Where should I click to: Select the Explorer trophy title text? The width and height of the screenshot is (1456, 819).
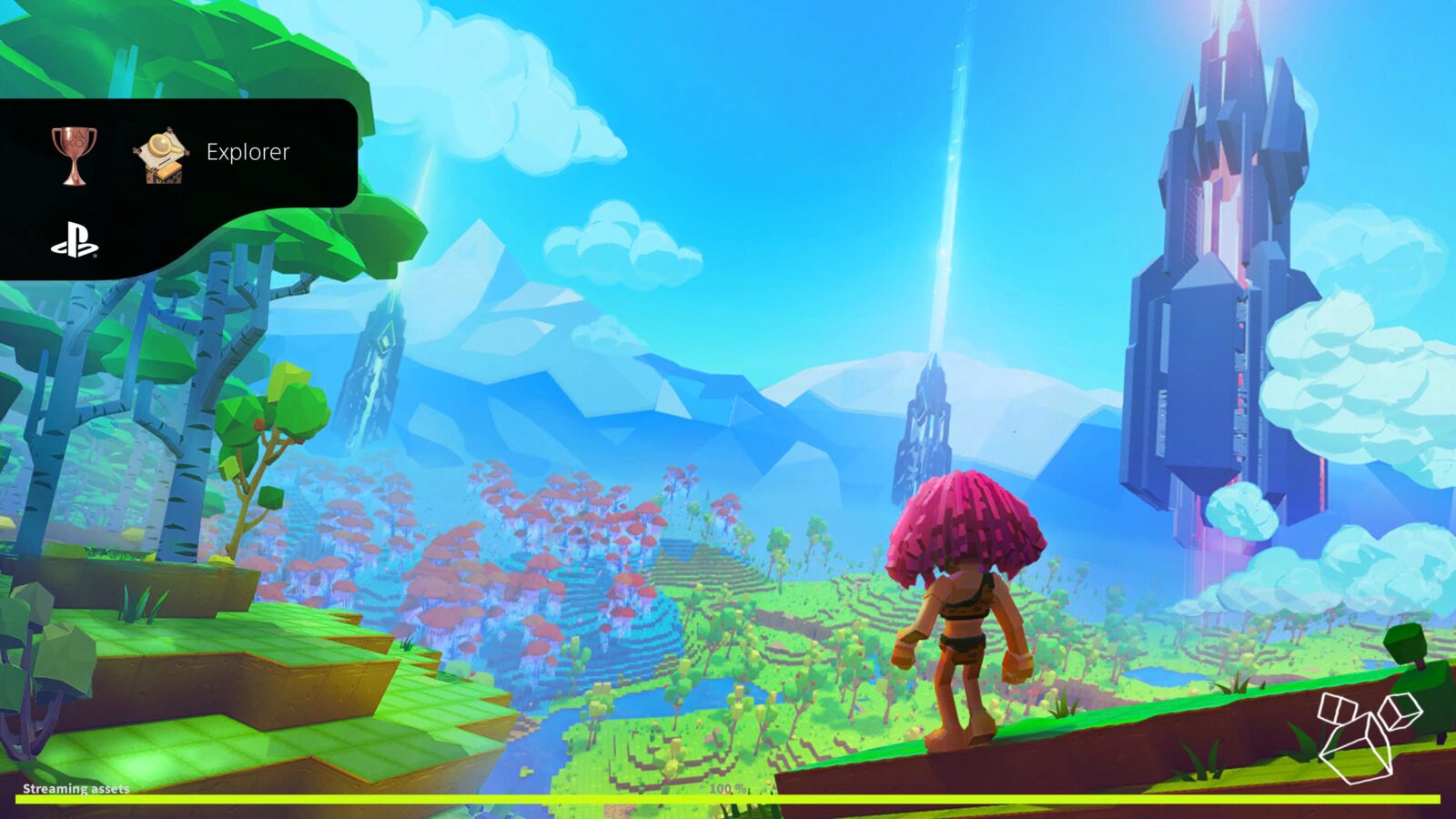[249, 152]
